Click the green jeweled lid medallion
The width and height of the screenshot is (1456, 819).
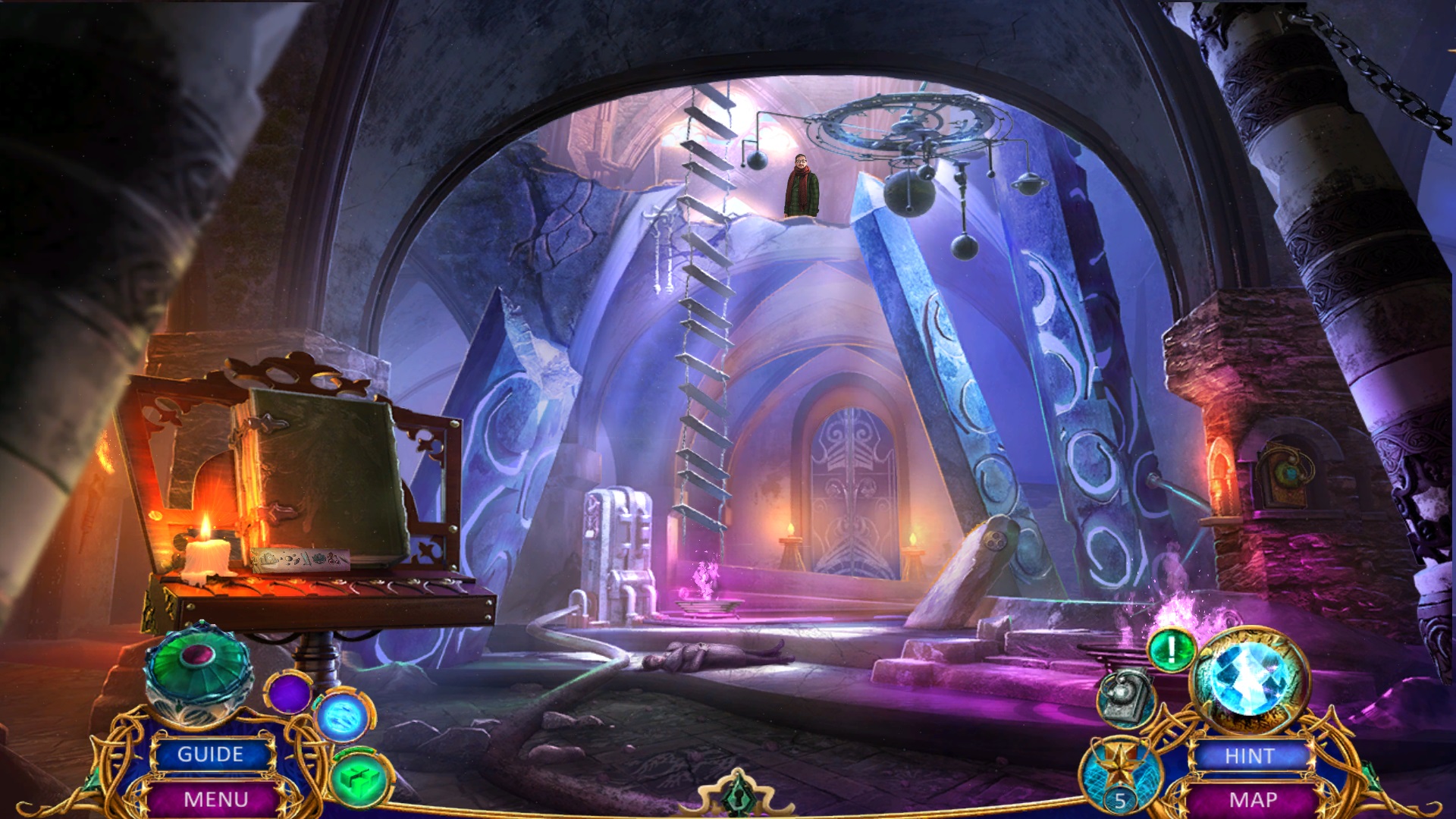[x=198, y=666]
